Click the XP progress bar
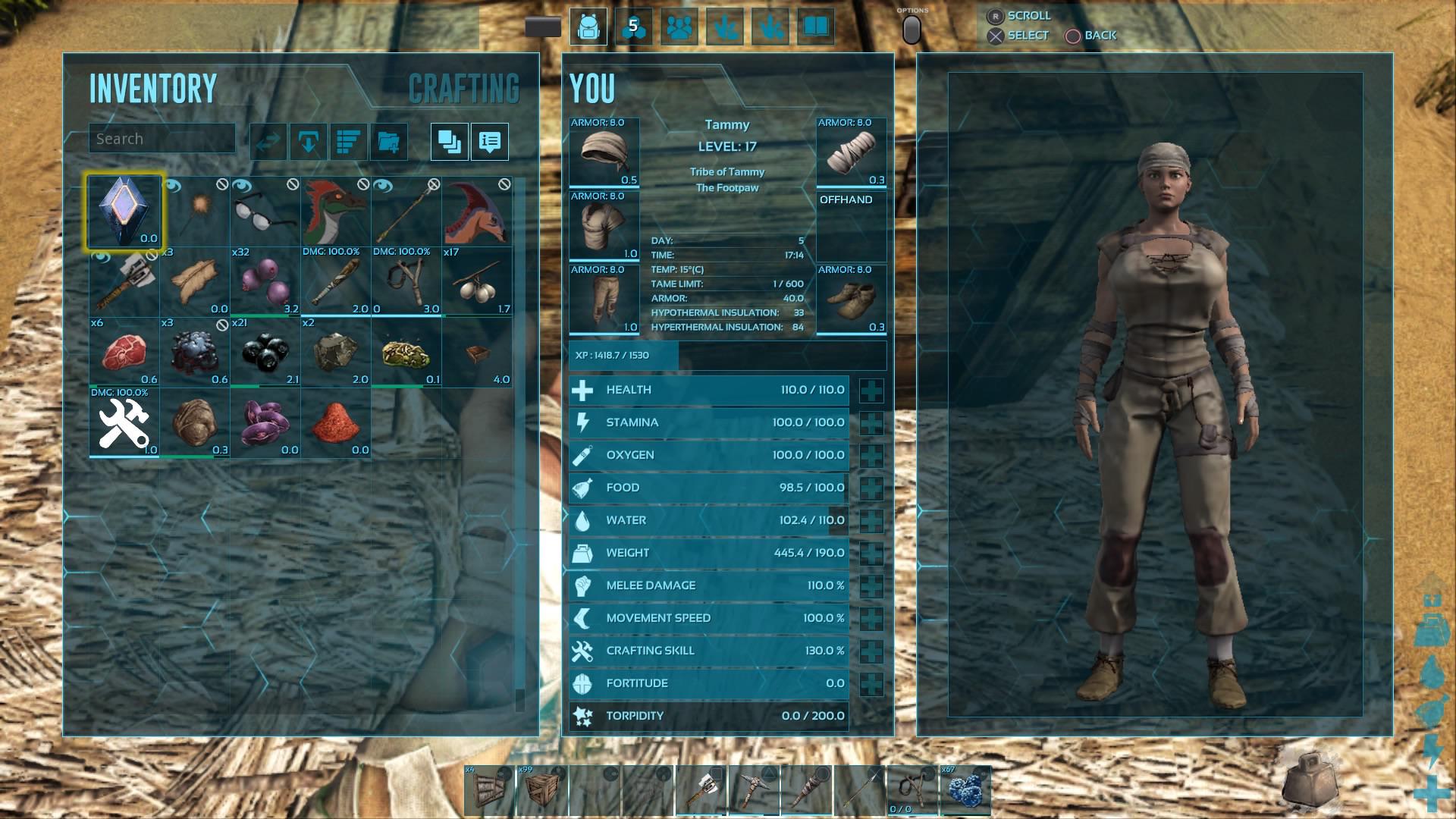The height and width of the screenshot is (819, 1456). click(x=728, y=354)
